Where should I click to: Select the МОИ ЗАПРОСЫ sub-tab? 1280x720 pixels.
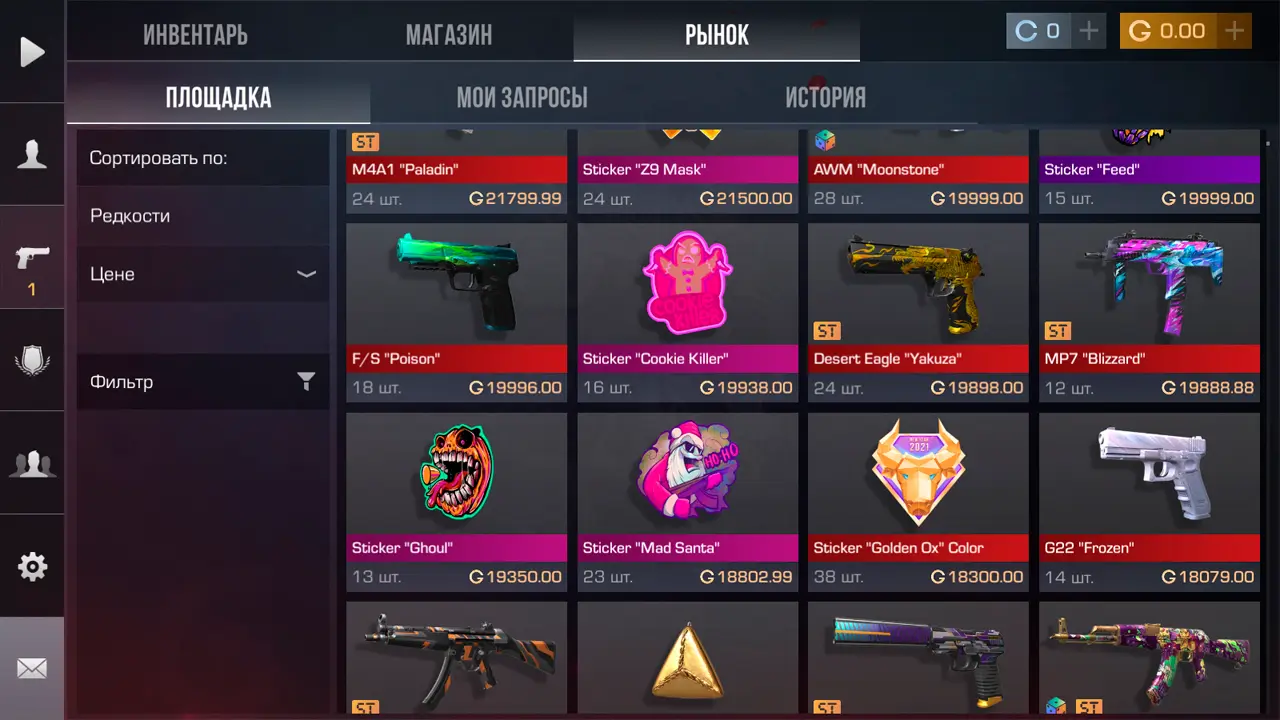click(522, 97)
